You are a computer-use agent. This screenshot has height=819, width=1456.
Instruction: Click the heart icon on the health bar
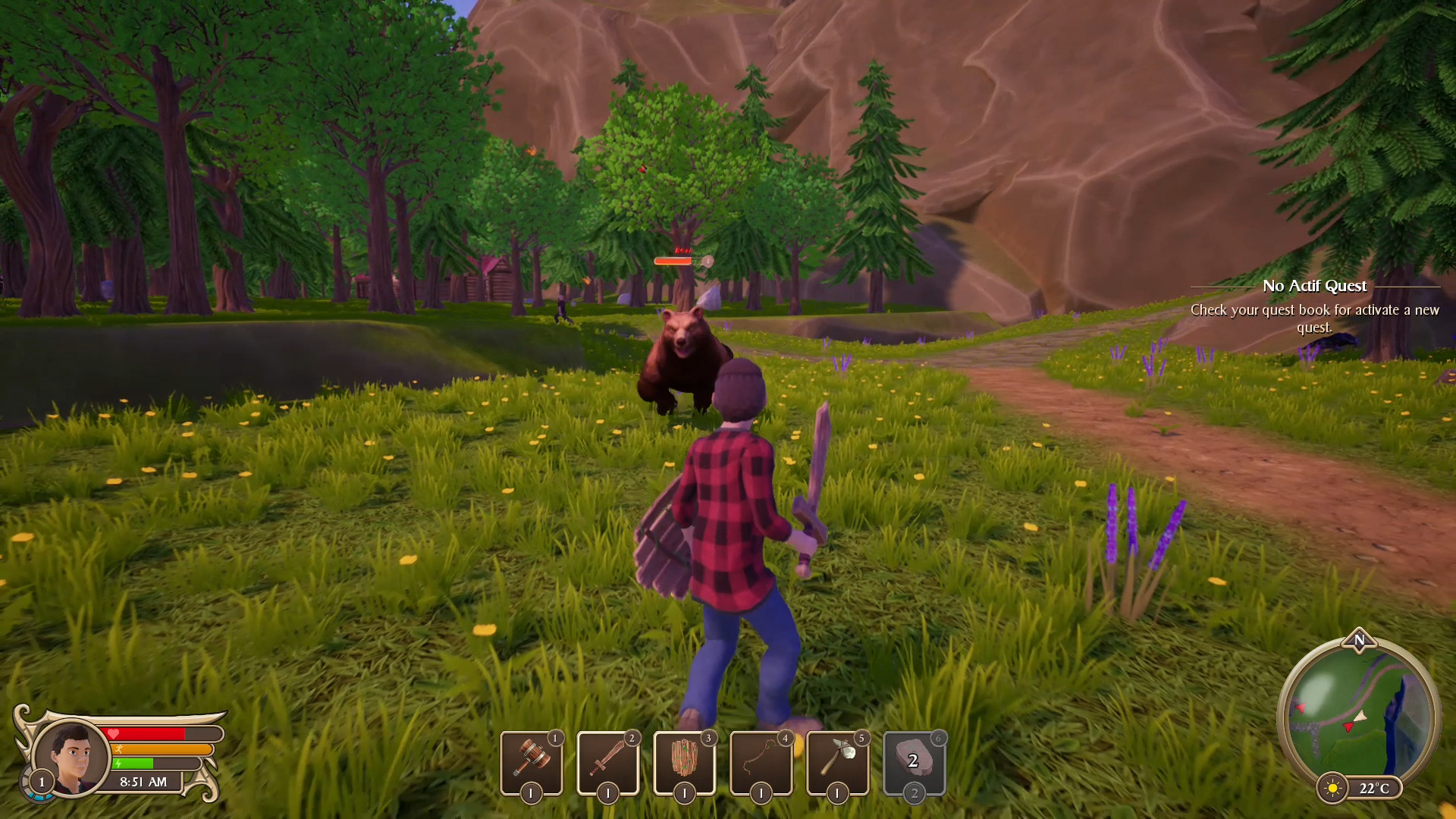tap(114, 733)
